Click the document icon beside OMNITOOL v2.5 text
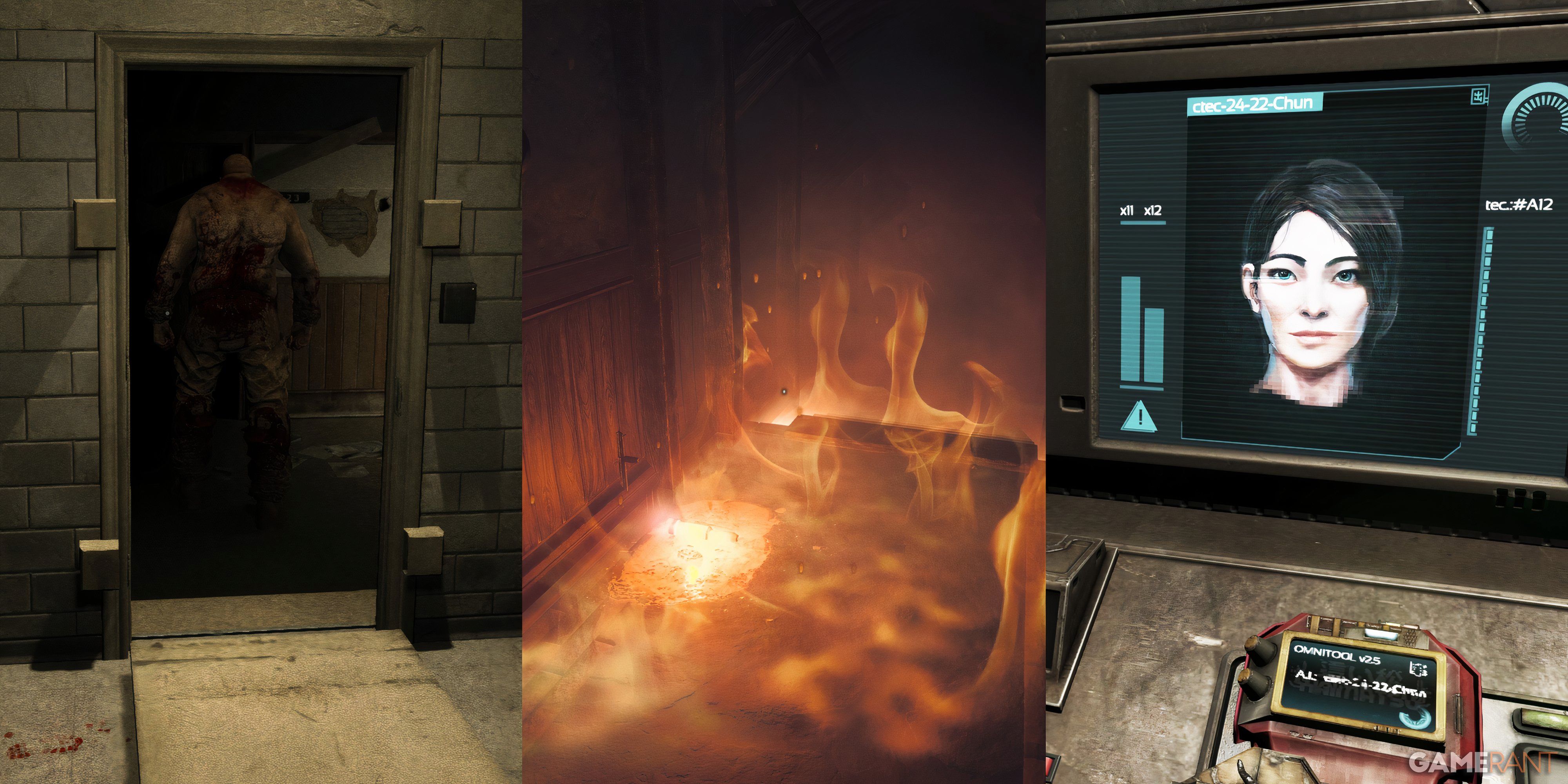The width and height of the screenshot is (1568, 784). pos(1418,668)
